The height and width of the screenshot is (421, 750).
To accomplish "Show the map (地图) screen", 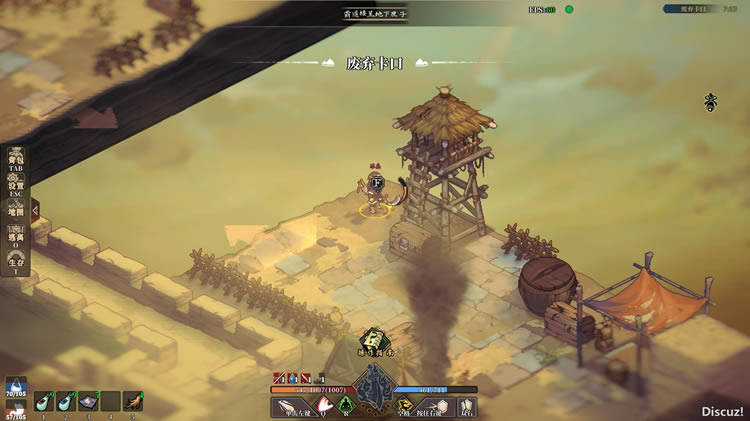I will (16, 210).
